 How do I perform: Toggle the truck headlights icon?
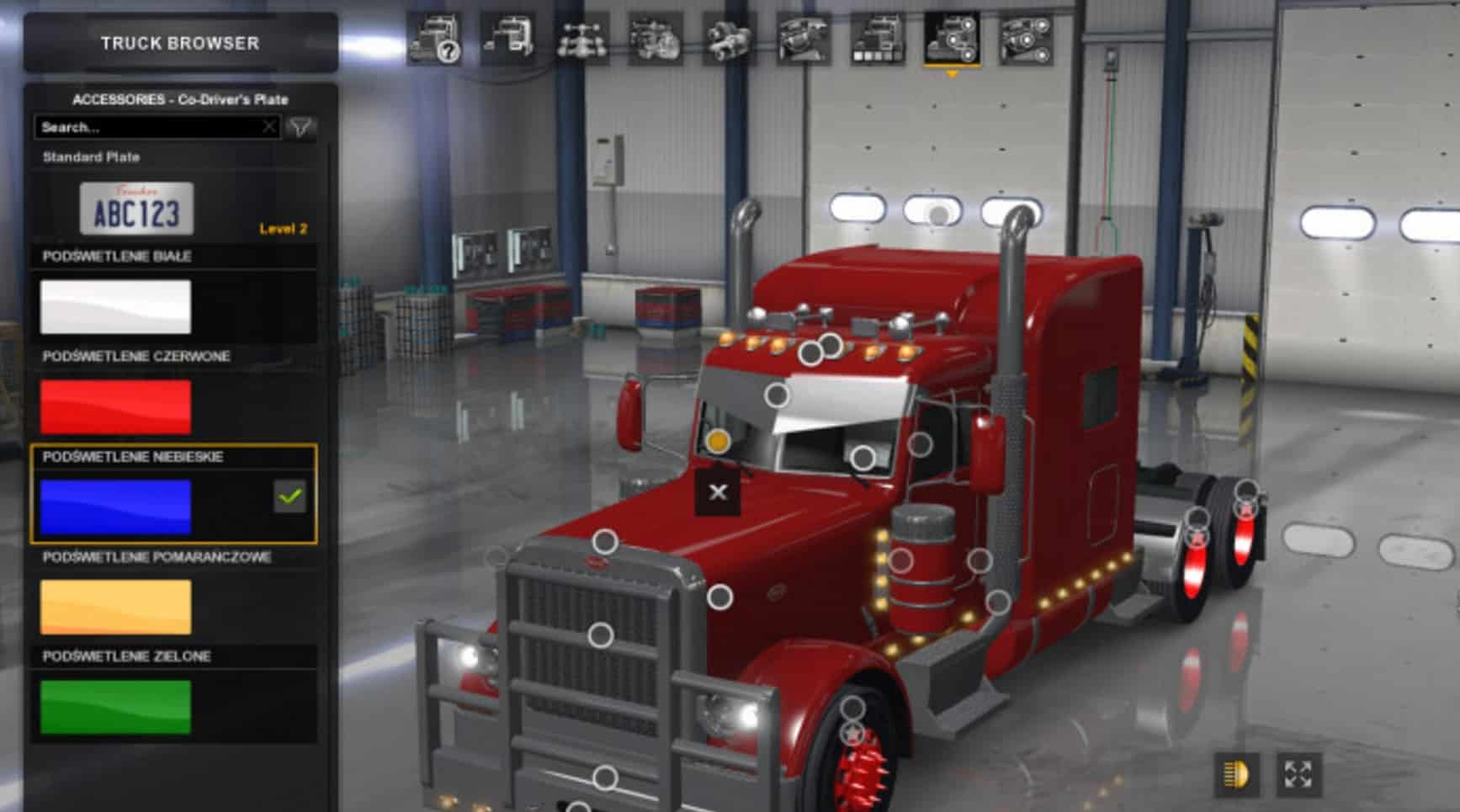(x=1237, y=774)
